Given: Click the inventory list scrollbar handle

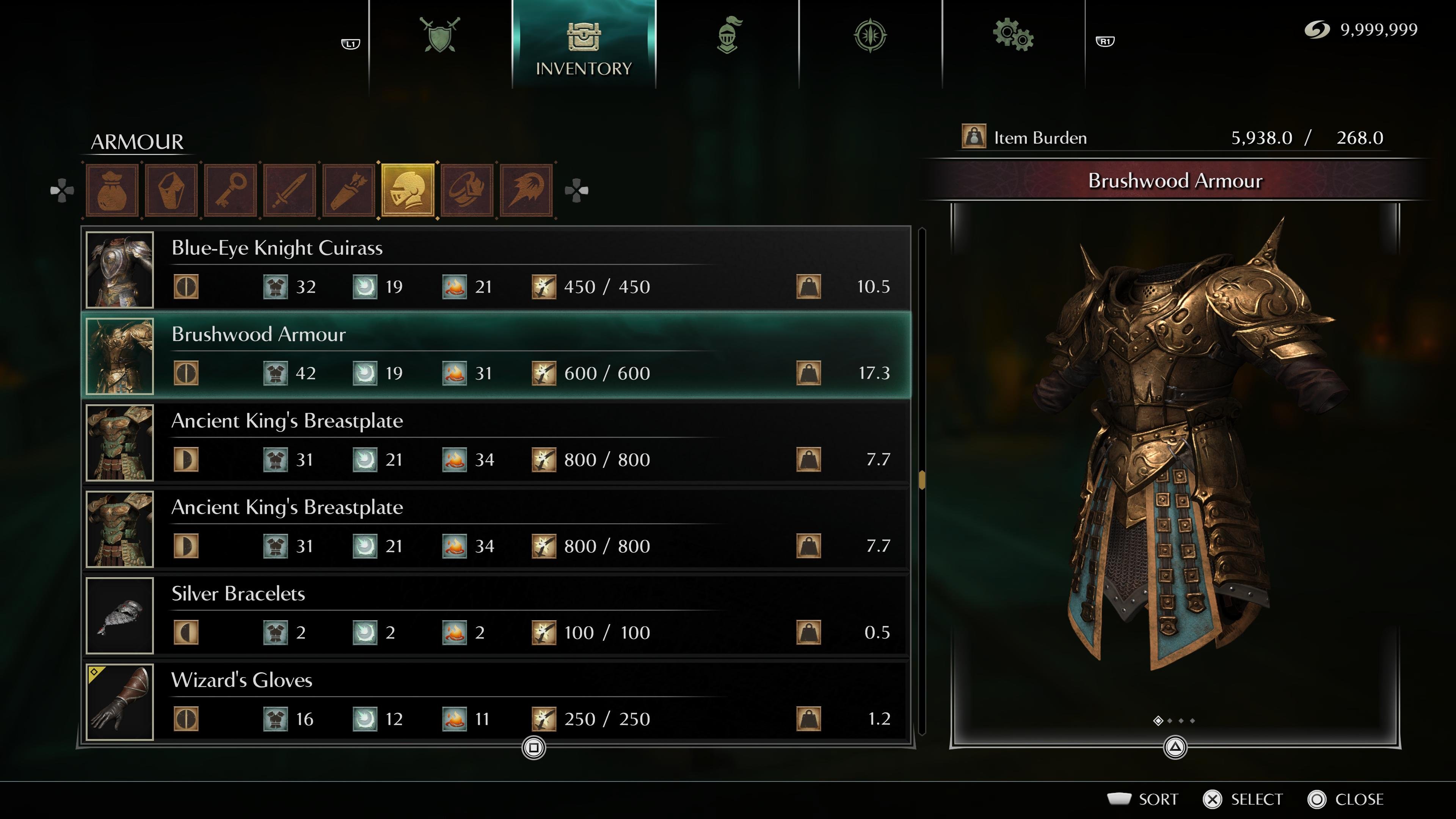Looking at the screenshot, I should point(922,480).
